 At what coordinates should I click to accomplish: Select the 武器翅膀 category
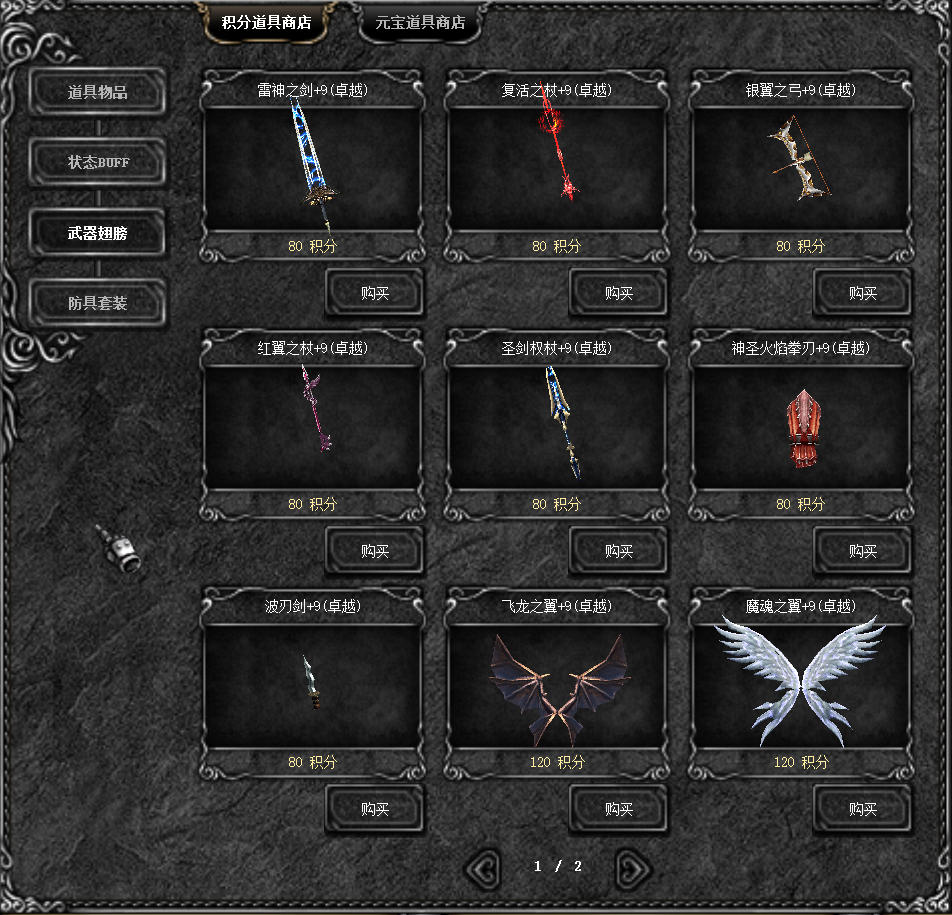(x=98, y=233)
